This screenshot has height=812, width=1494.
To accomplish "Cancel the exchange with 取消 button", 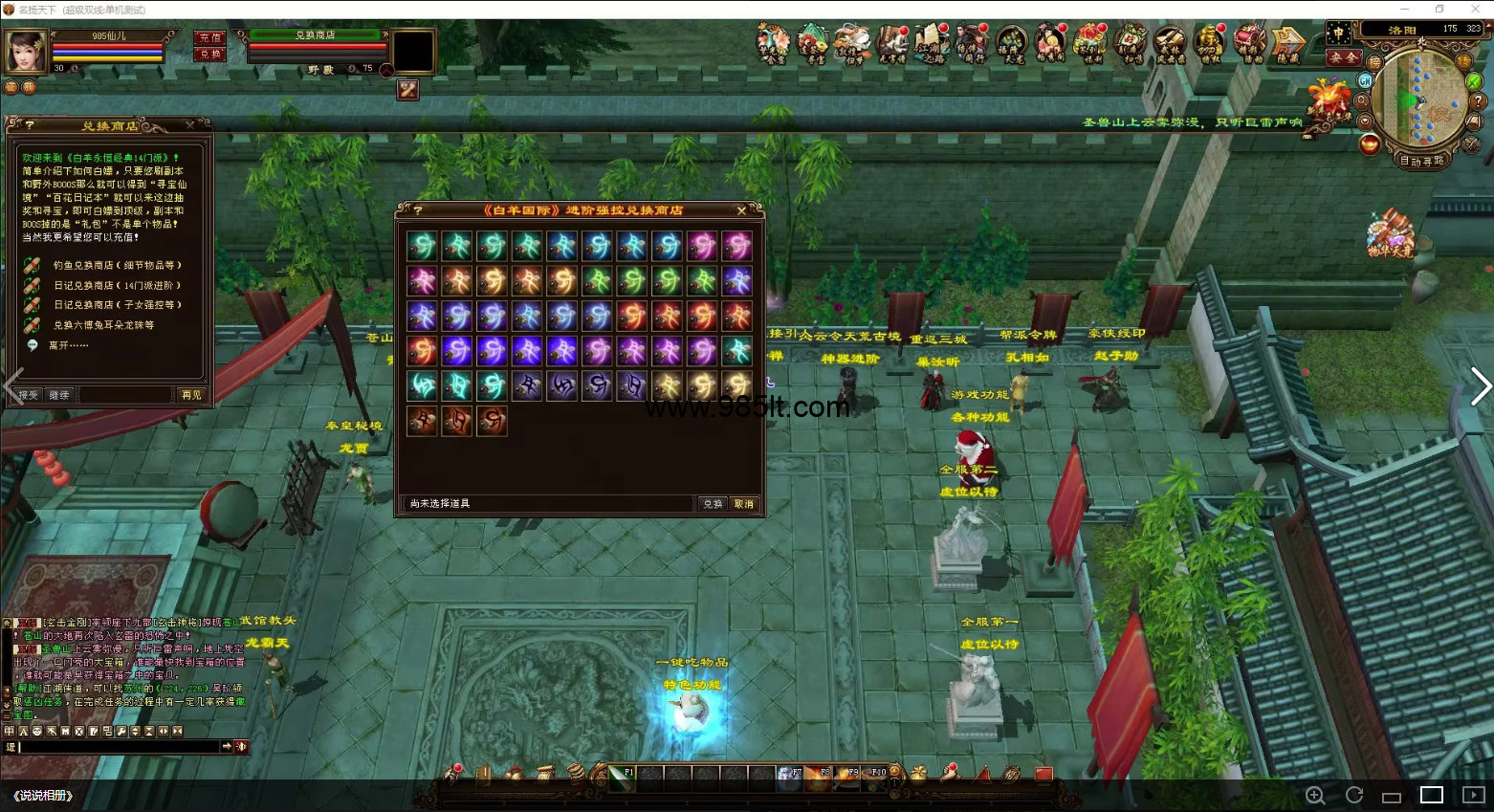I will tap(743, 503).
